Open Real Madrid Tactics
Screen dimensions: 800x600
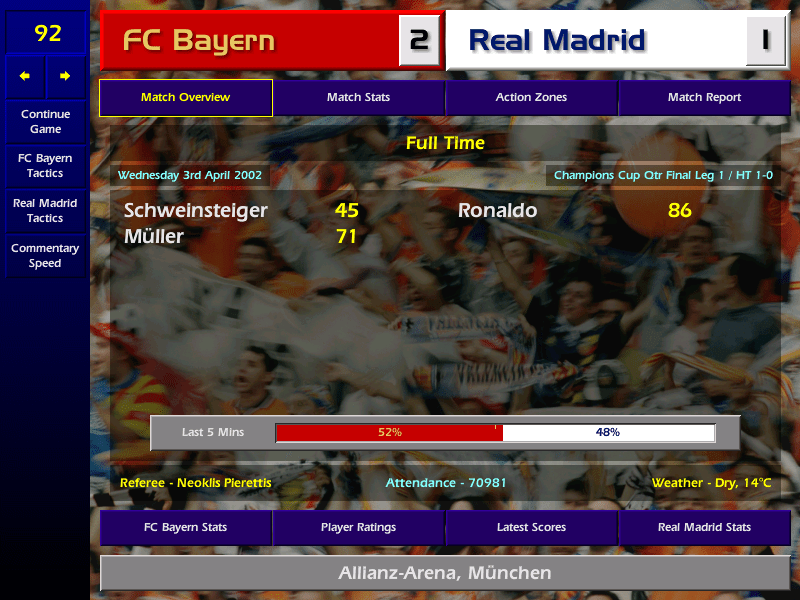(x=45, y=210)
